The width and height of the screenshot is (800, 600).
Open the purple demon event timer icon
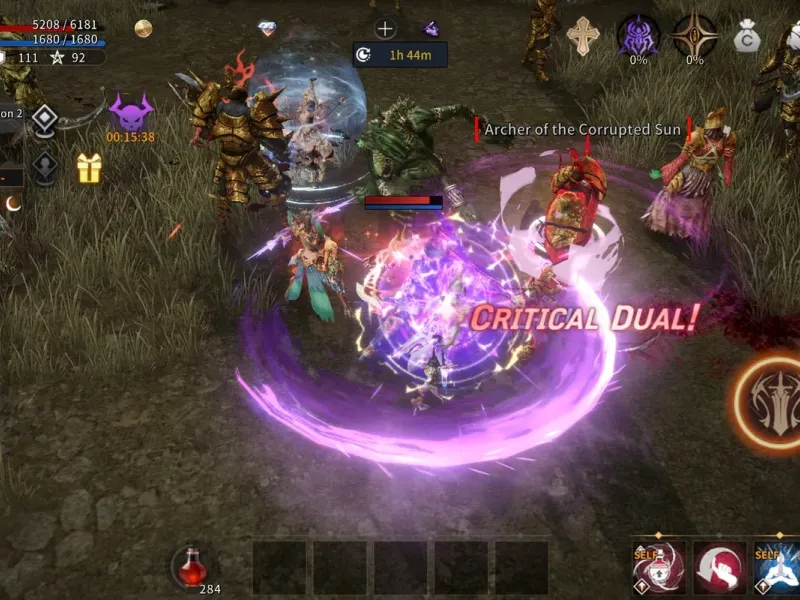coord(130,111)
